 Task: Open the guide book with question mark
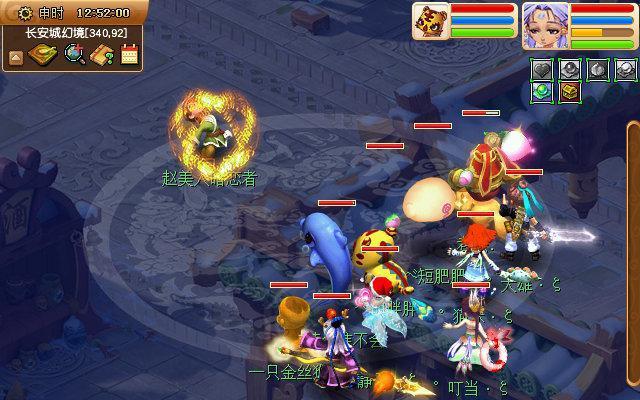coord(102,56)
